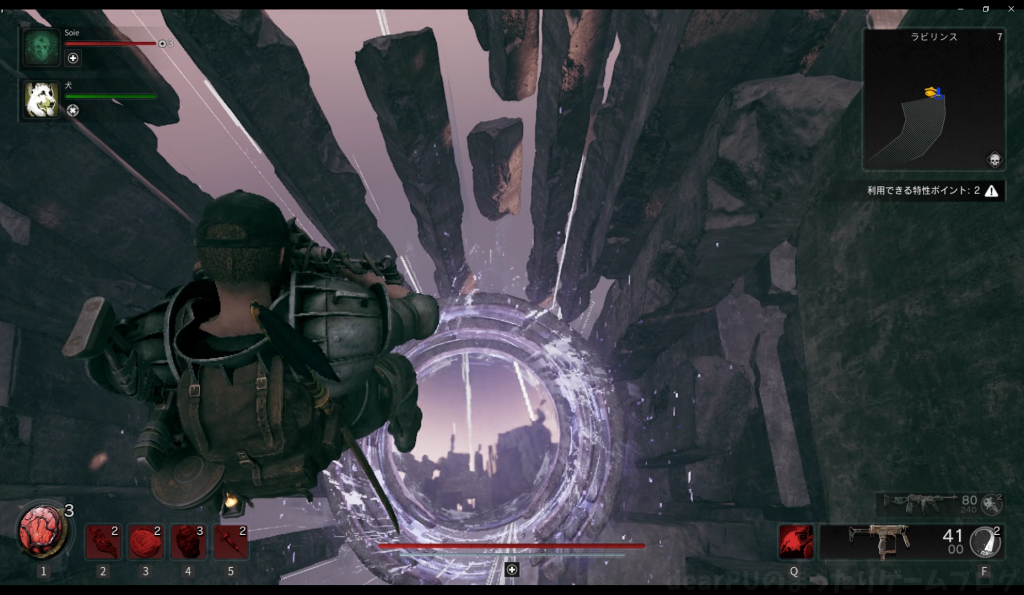
Task: Maximize the game window
Action: (x=986, y=8)
